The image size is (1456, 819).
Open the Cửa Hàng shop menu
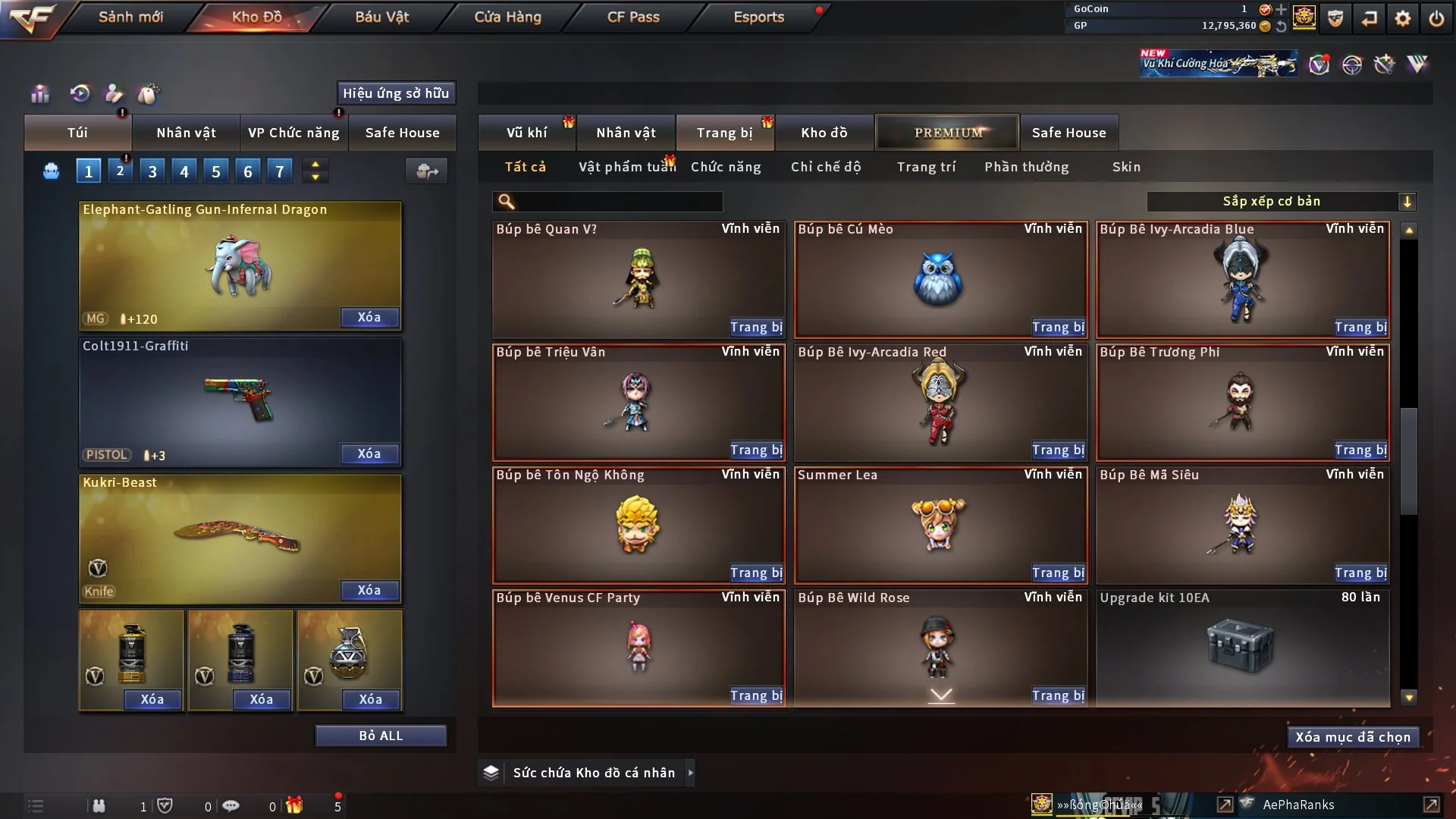(x=507, y=17)
